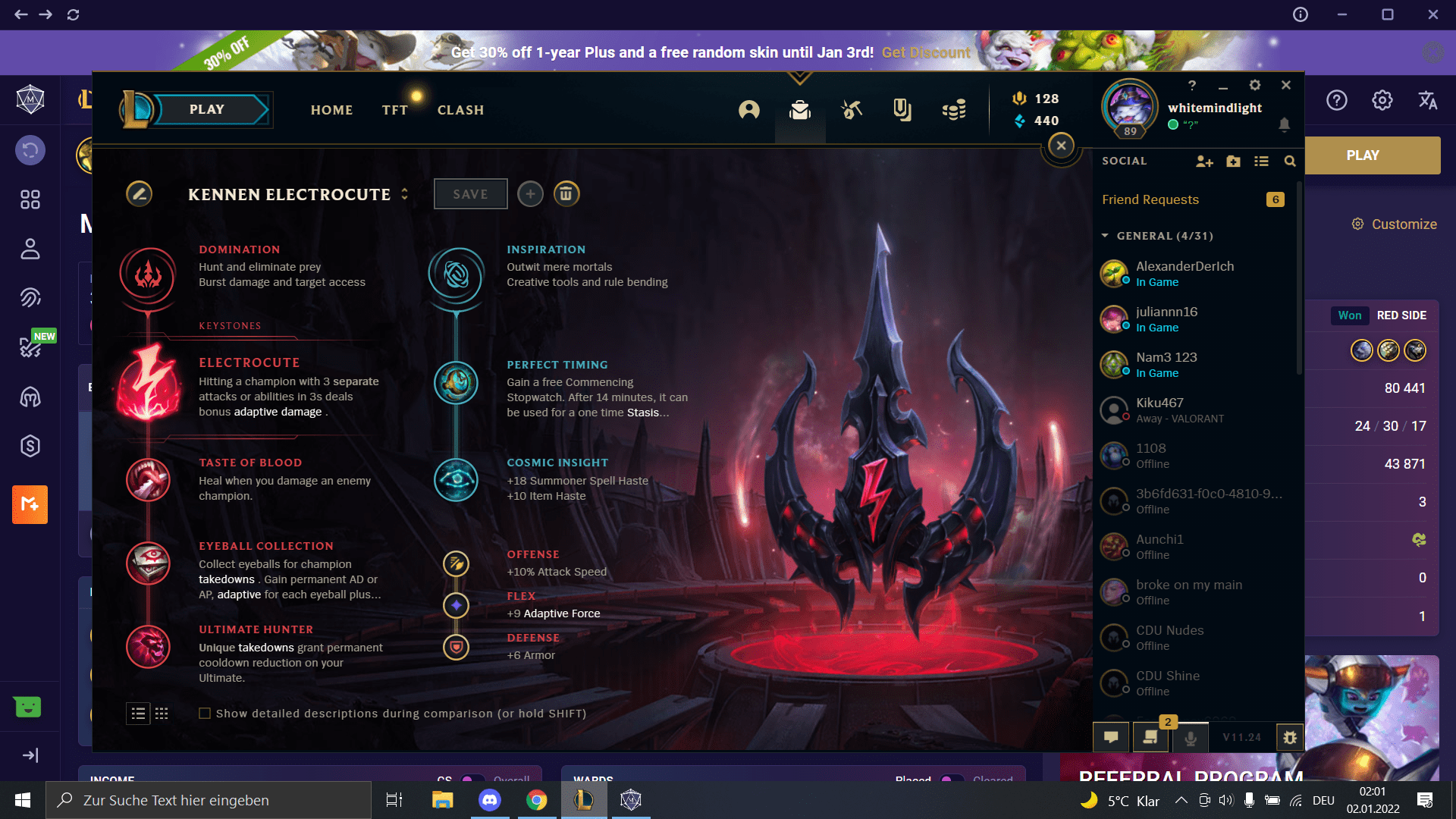Click the Customize link on the right
This screenshot has height=819, width=1456.
(1404, 224)
